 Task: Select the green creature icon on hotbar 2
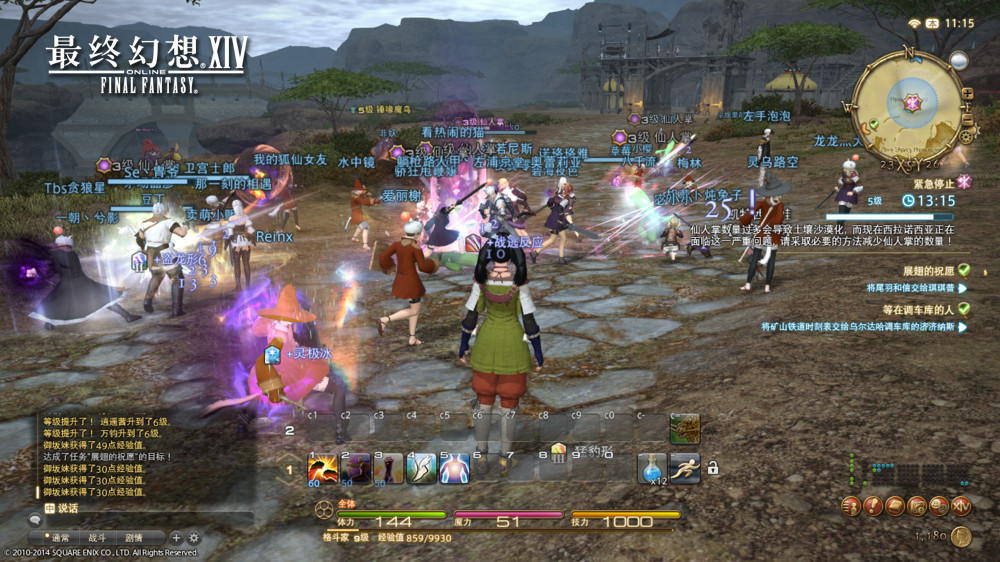point(685,428)
